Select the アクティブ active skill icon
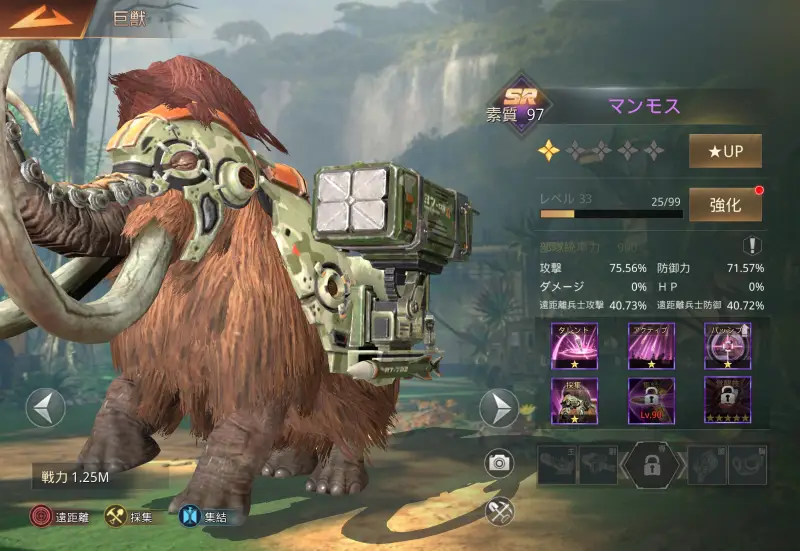Screen dimensions: 800x551 pos(651,345)
